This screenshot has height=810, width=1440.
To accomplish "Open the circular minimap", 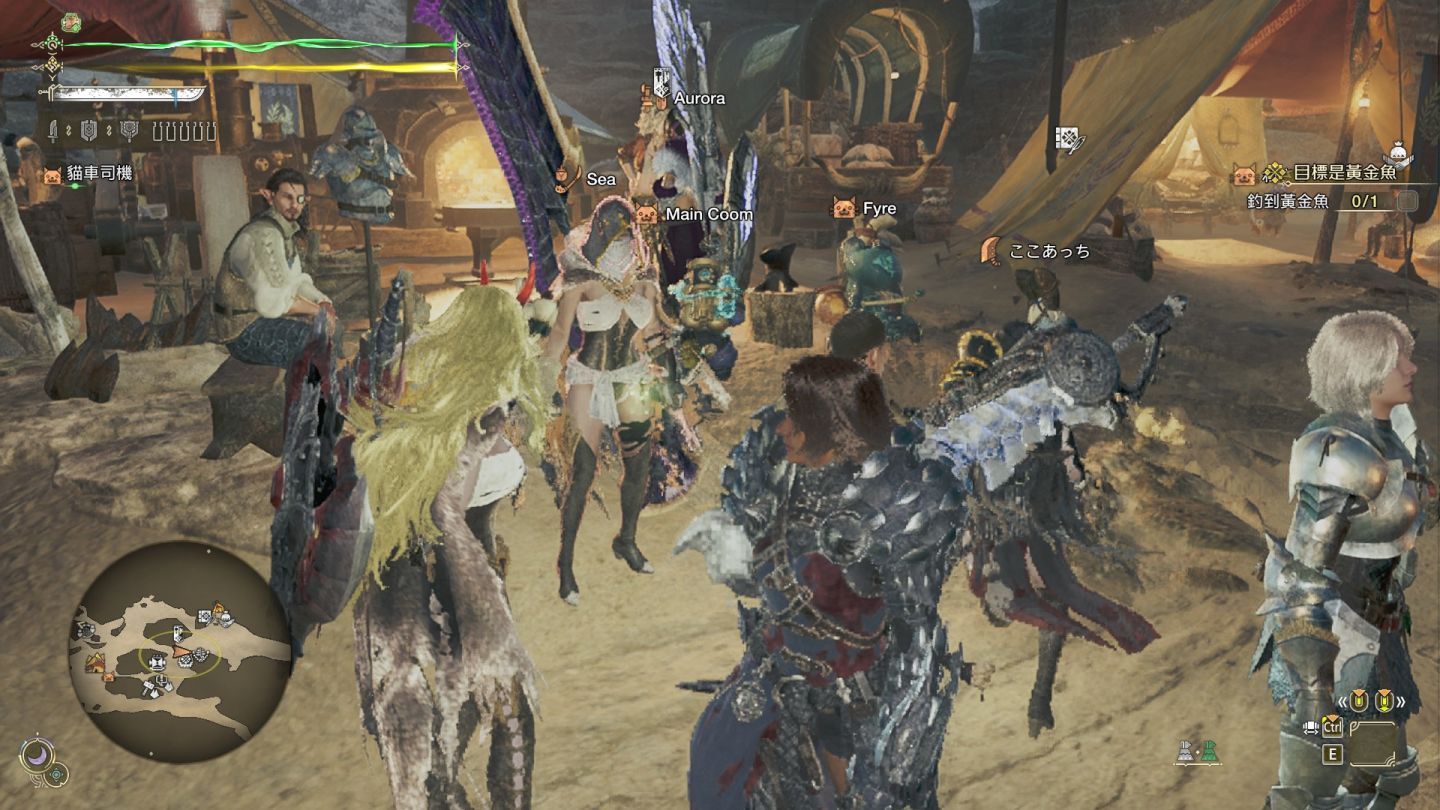I will (180, 652).
